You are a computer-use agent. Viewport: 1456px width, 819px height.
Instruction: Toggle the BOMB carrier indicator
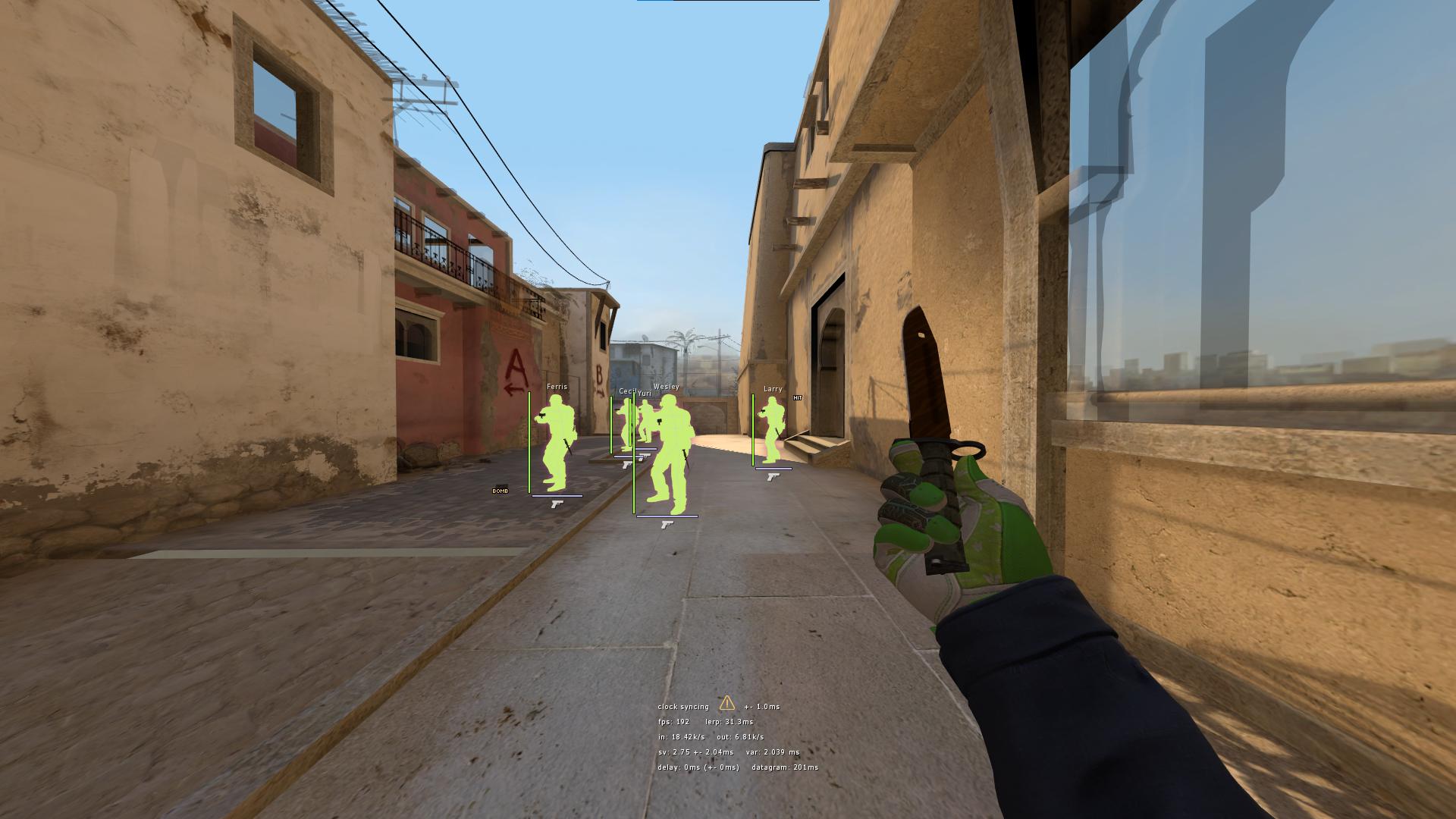click(x=500, y=491)
